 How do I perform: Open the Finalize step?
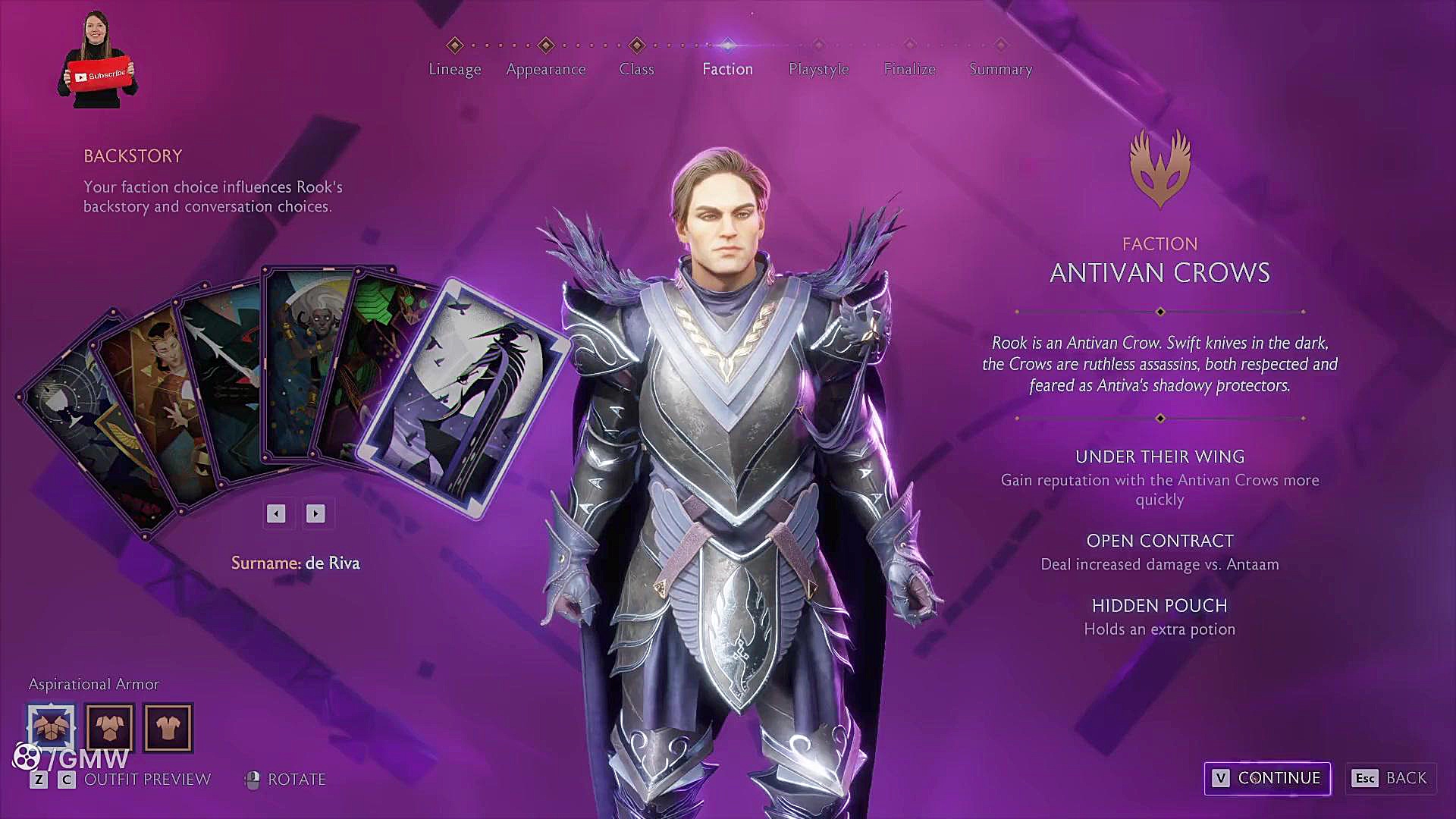coord(909,68)
